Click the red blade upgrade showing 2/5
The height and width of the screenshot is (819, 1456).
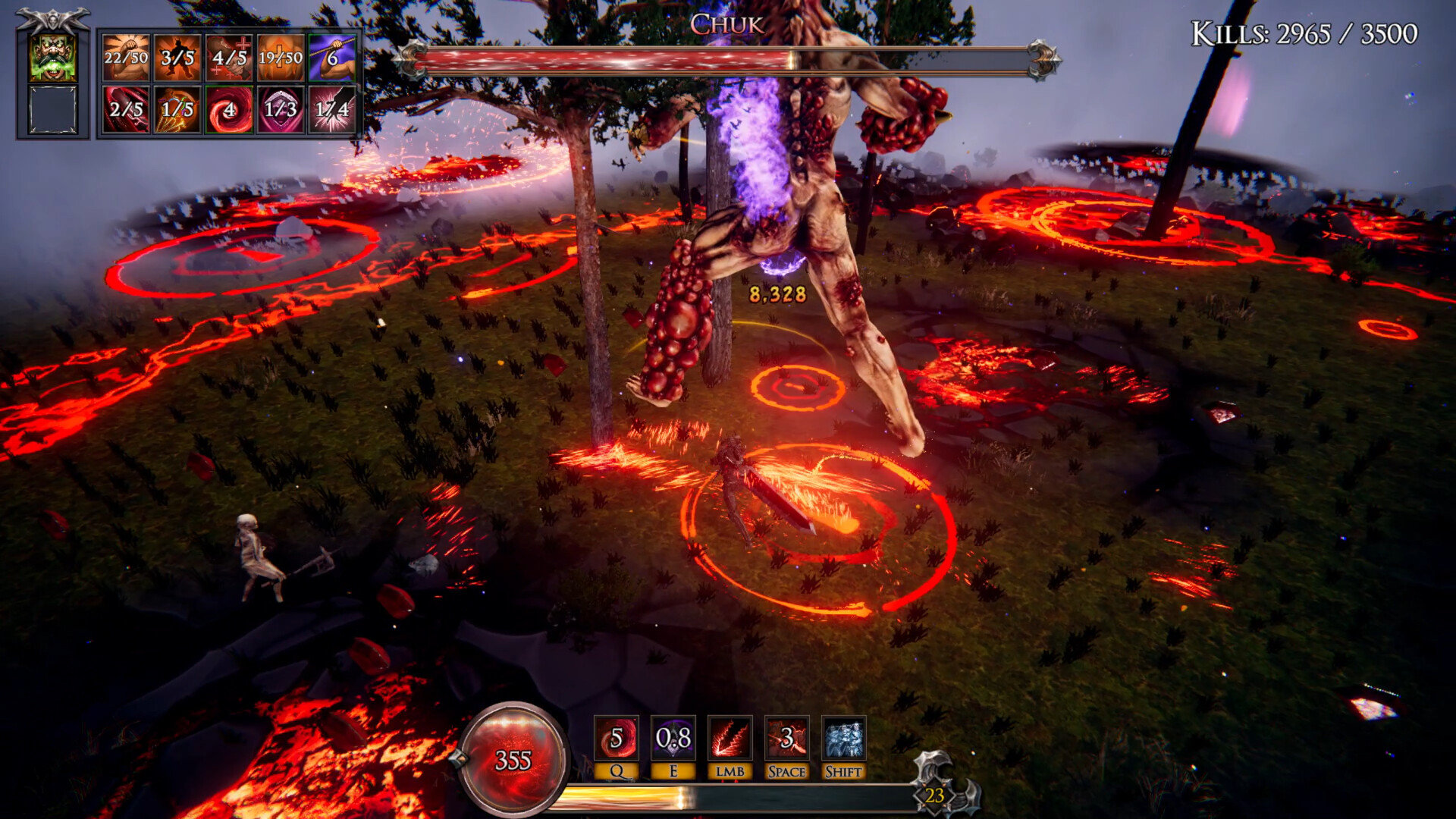pos(126,109)
